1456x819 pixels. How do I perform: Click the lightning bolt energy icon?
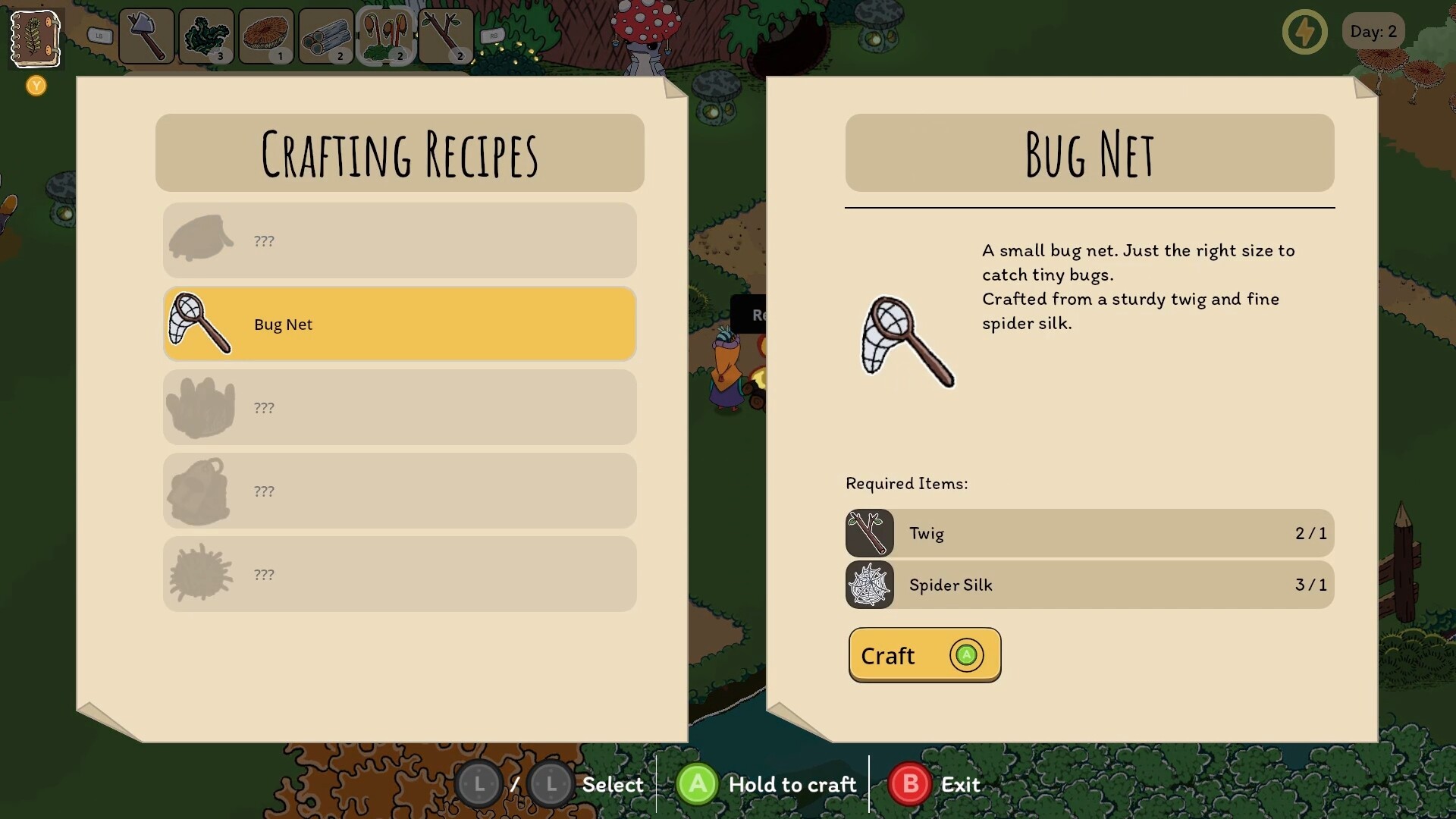(x=1304, y=32)
